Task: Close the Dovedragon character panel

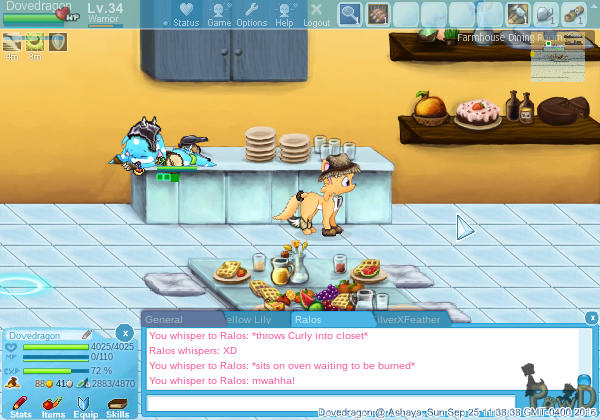Action: click(x=124, y=332)
